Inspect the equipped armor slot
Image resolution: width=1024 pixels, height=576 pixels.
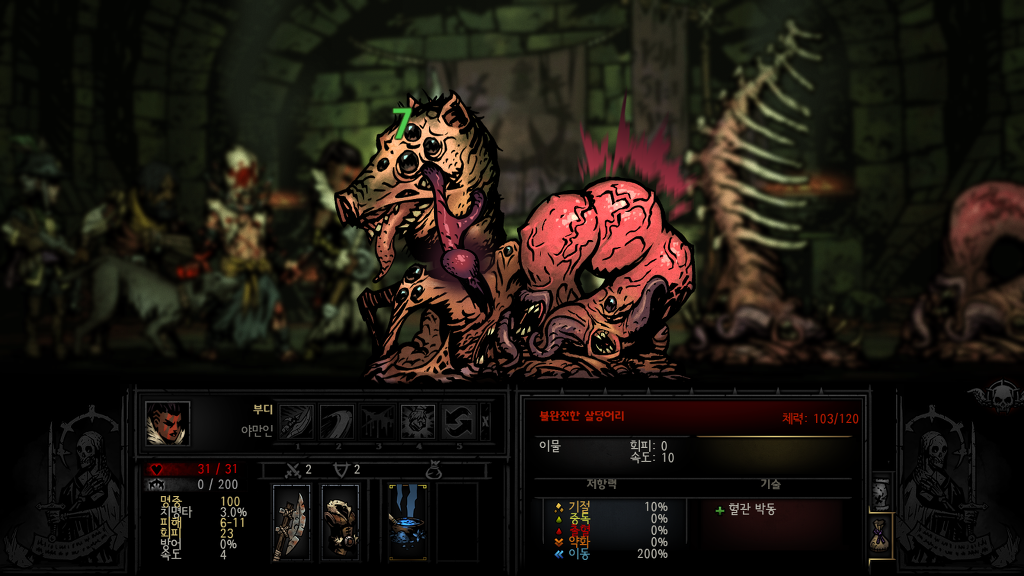pos(340,521)
